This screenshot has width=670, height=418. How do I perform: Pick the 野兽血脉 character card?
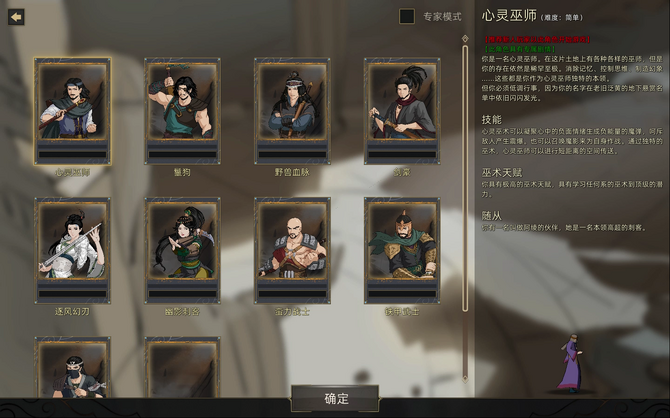point(292,109)
